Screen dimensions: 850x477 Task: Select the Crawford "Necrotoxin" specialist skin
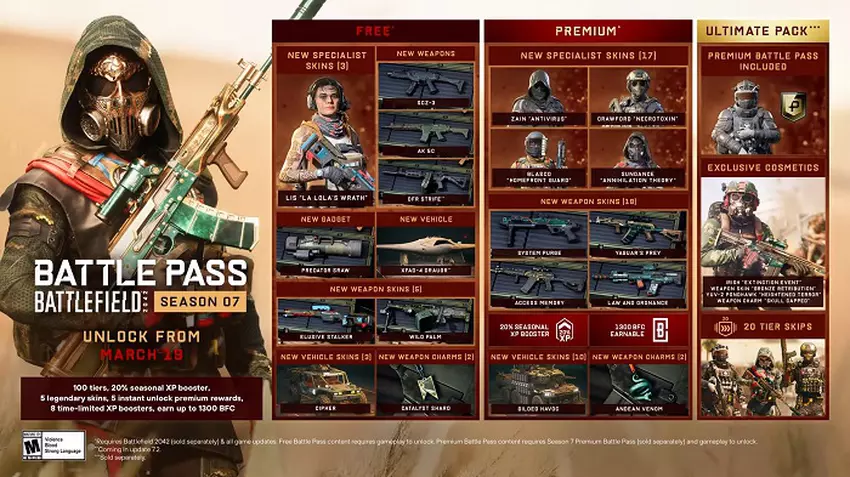(638, 95)
